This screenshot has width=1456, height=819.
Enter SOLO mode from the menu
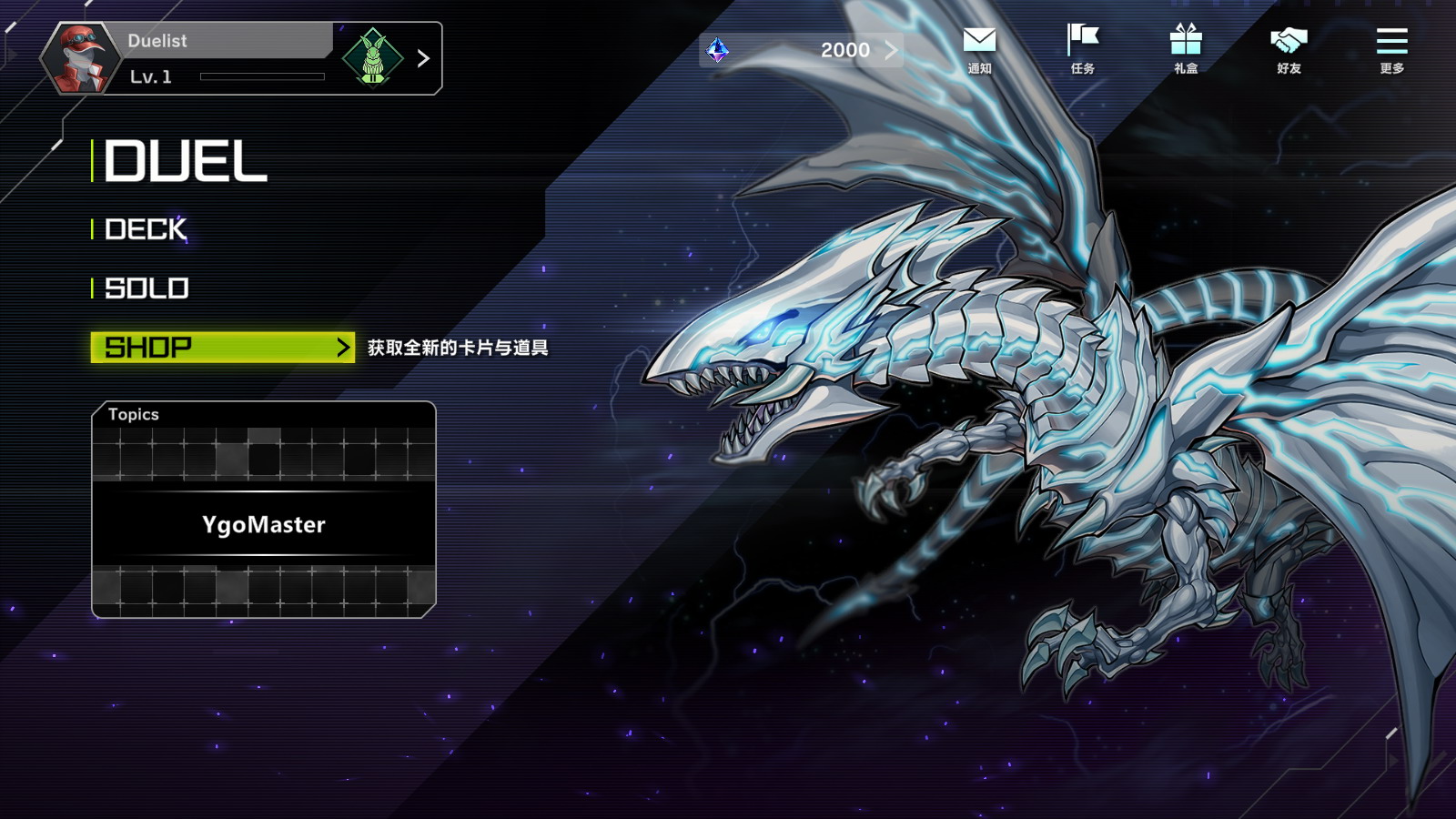click(x=147, y=288)
